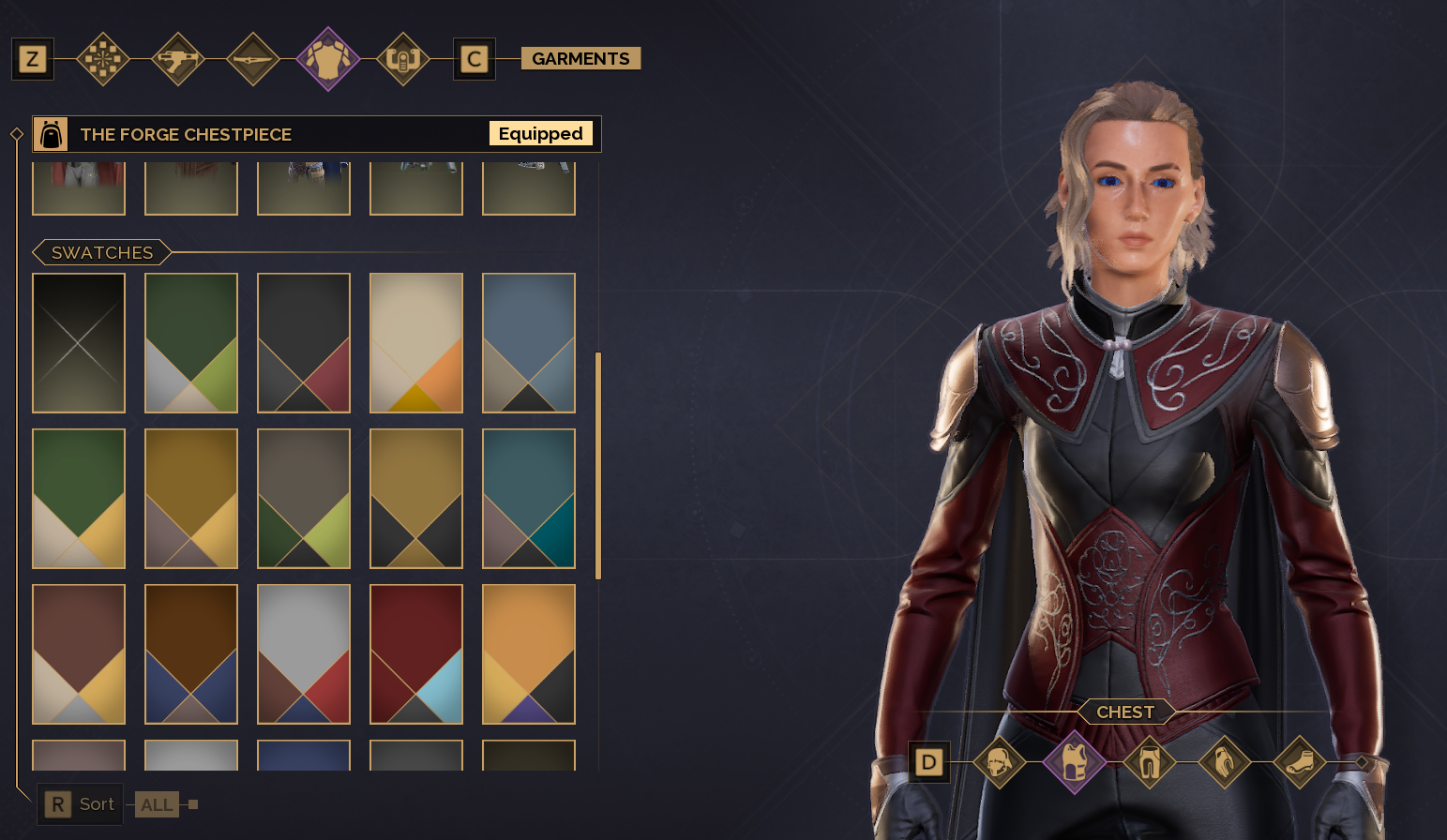The width and height of the screenshot is (1447, 840).
Task: Click the garment list scrollbar
Action: pyautogui.click(x=598, y=466)
